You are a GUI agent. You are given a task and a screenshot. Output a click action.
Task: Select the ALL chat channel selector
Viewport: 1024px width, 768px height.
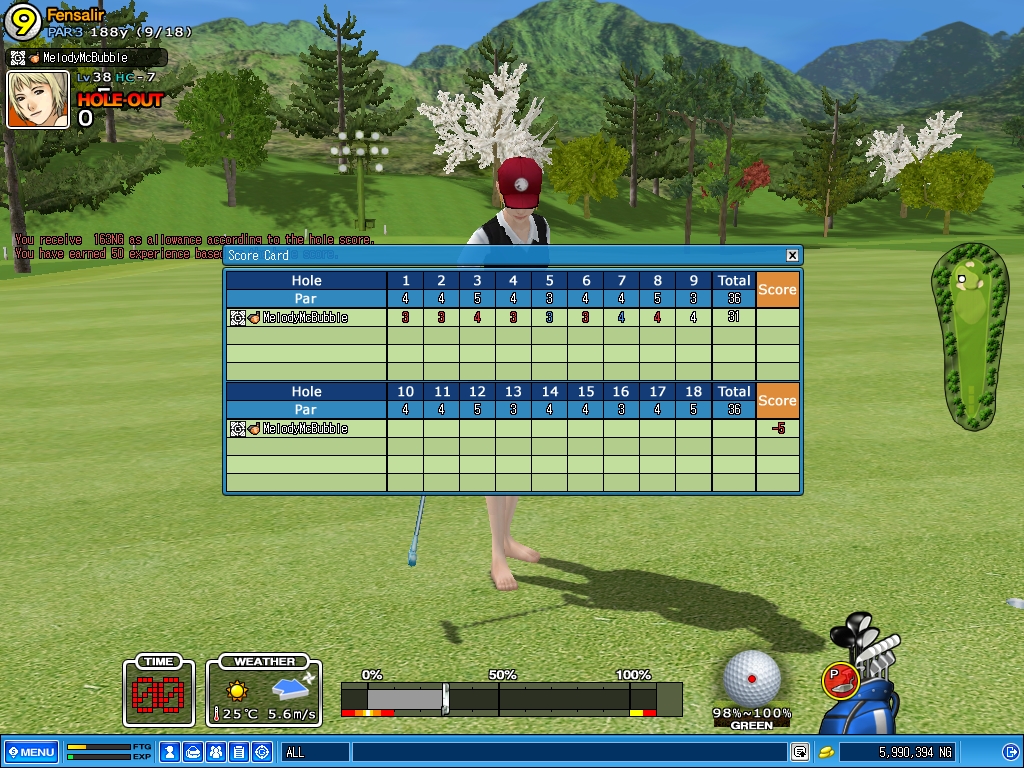pos(314,752)
